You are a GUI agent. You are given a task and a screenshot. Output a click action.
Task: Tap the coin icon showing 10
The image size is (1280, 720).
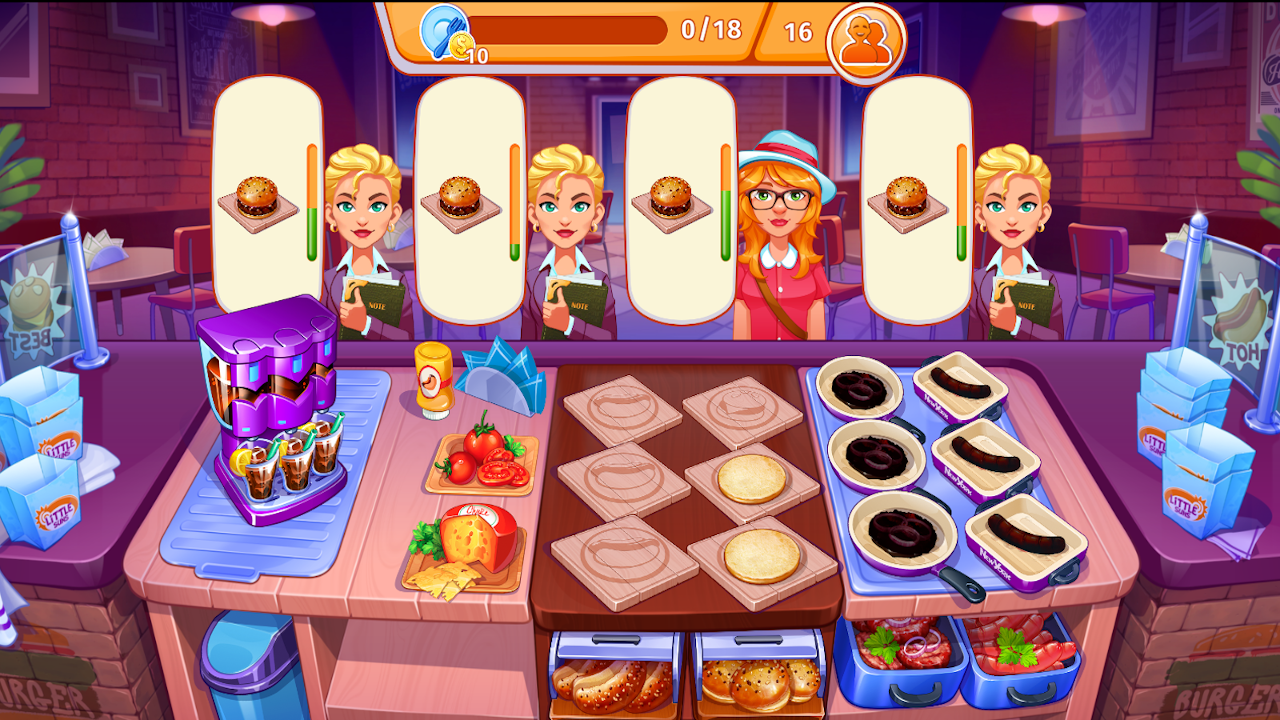pyautogui.click(x=460, y=45)
